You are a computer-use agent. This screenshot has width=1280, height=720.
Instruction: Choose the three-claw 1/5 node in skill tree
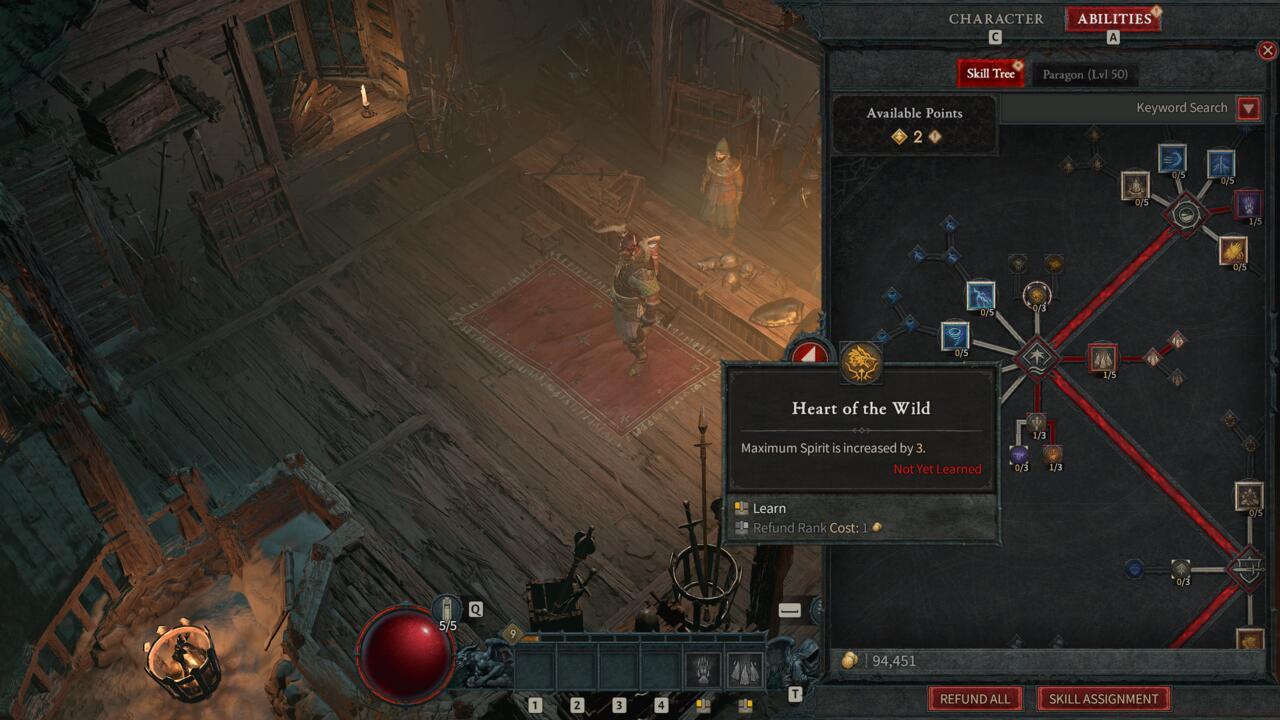coord(1102,357)
